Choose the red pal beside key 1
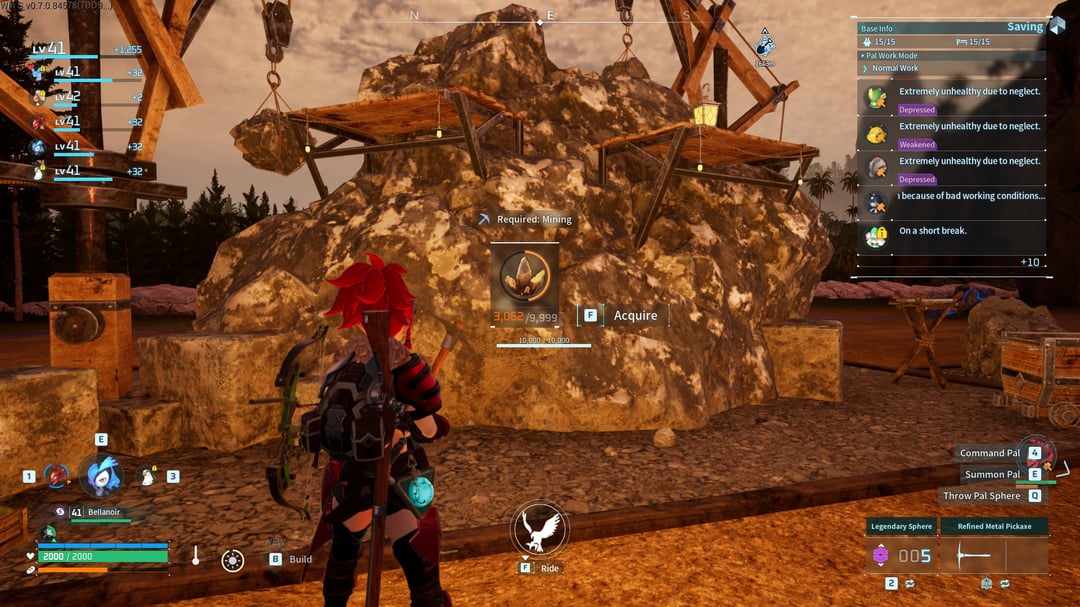This screenshot has width=1080, height=607. (x=56, y=476)
